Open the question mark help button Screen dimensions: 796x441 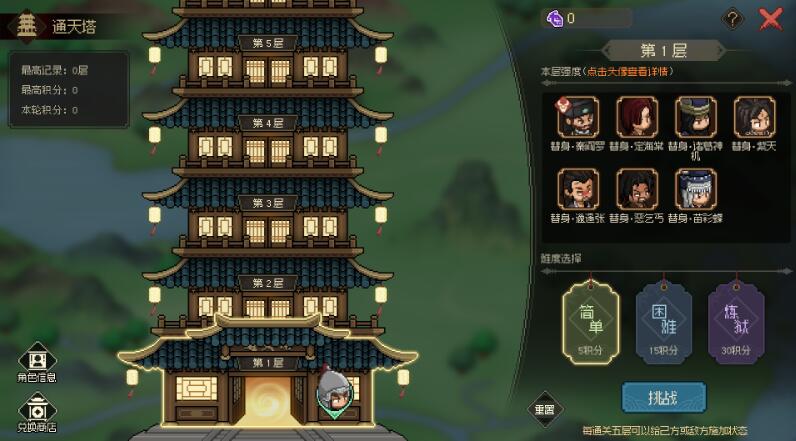(x=733, y=18)
